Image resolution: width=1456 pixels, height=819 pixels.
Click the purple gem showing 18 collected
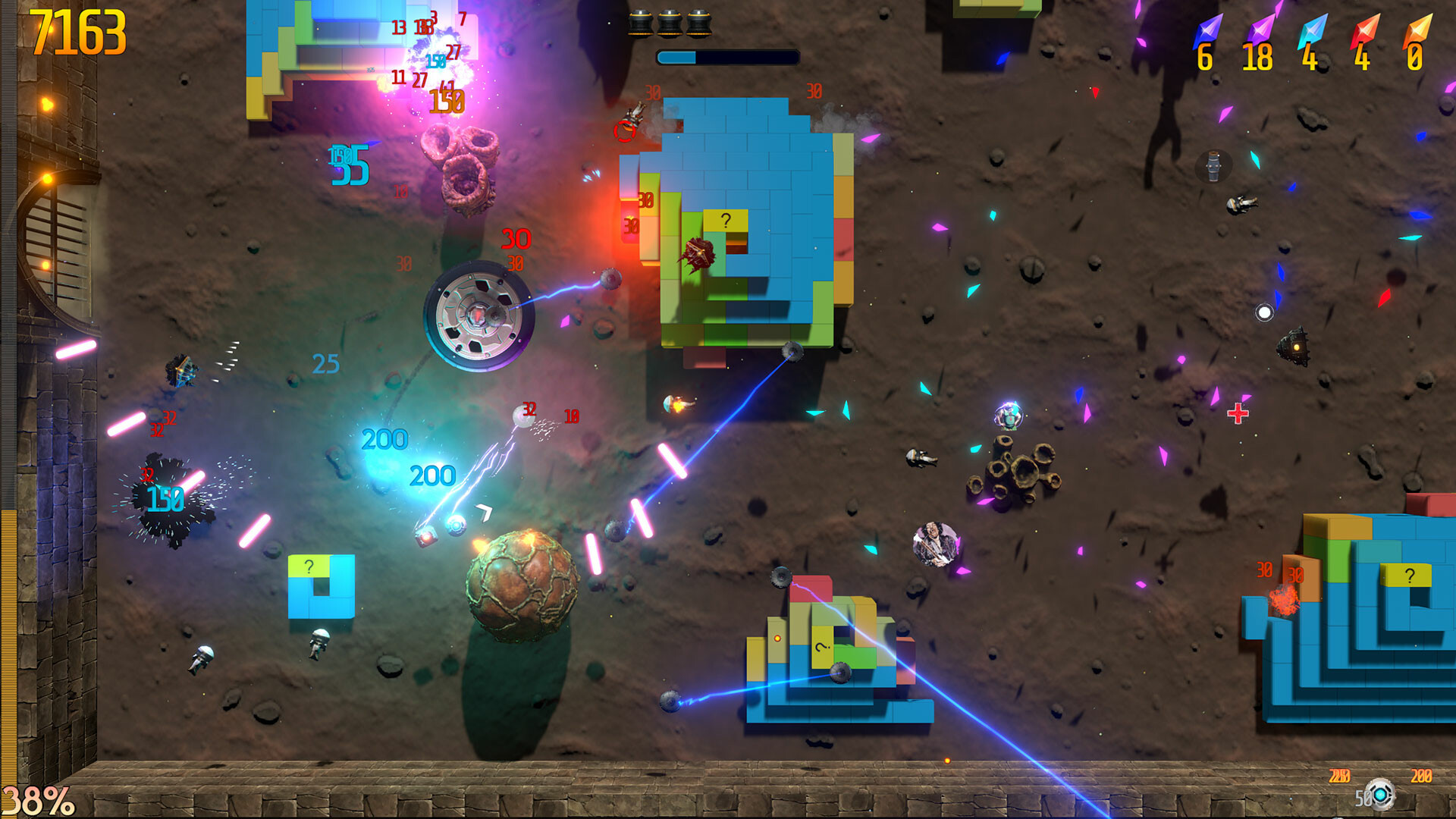[1259, 29]
